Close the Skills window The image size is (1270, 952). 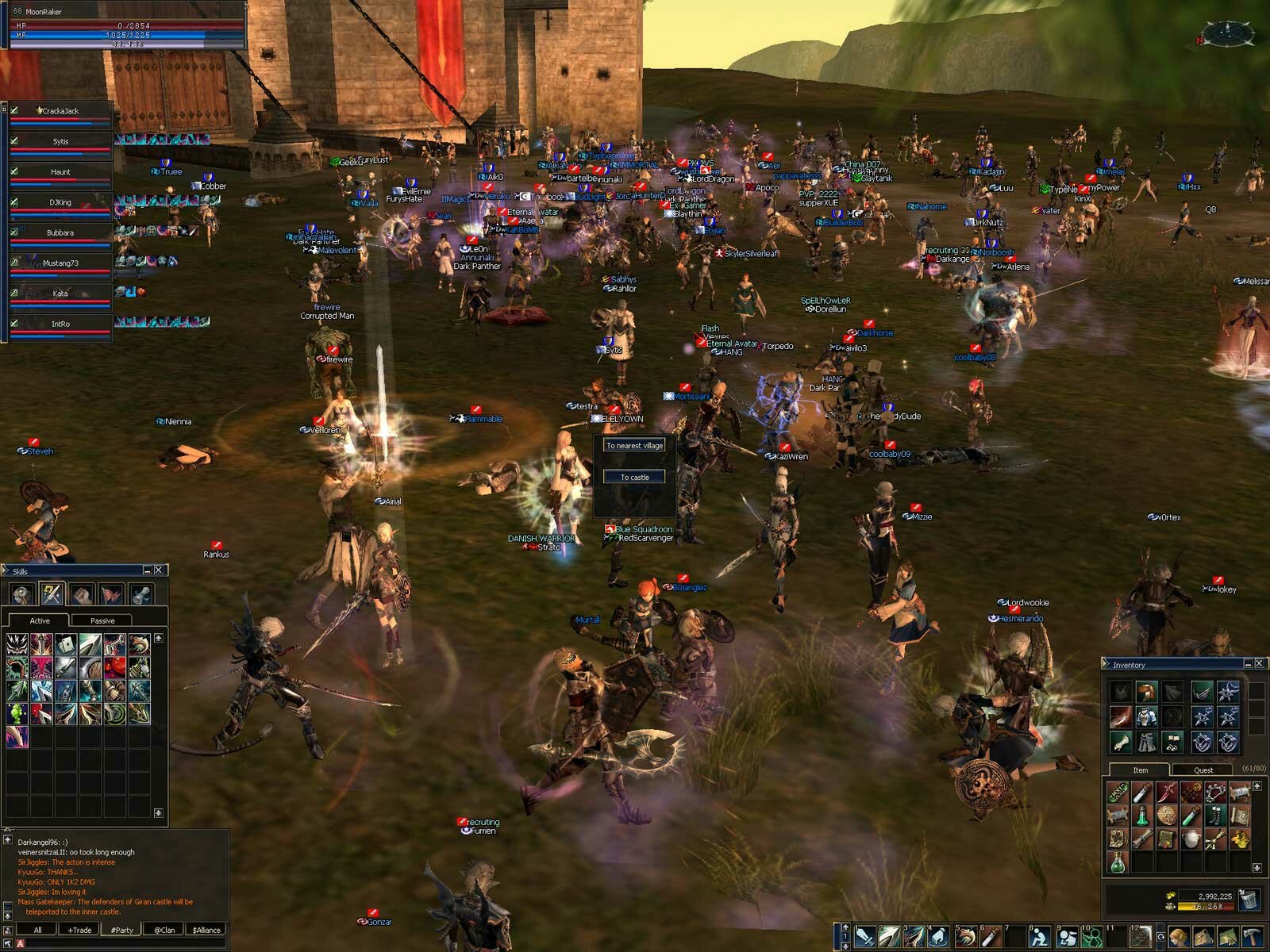point(159,570)
